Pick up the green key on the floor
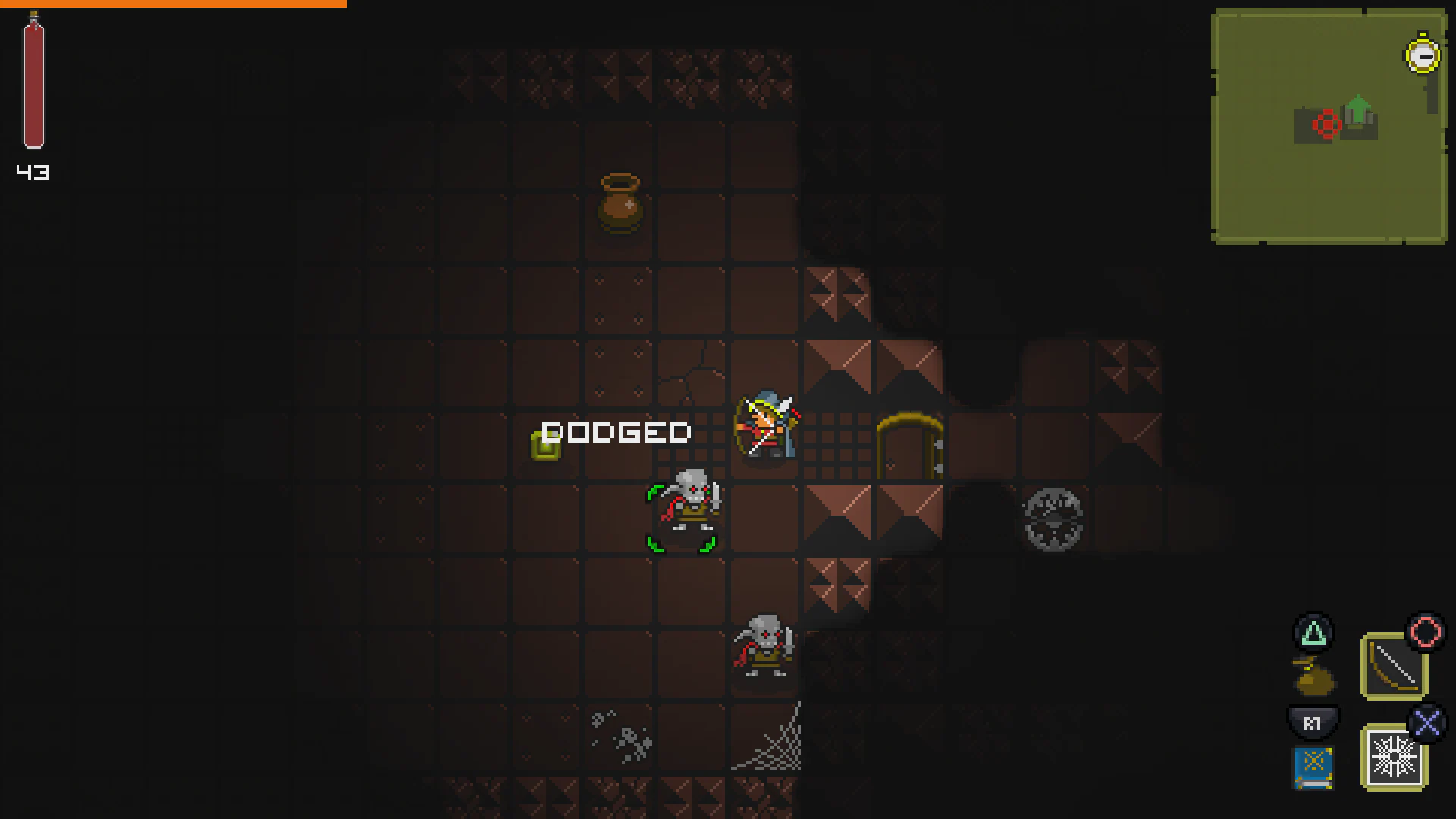Image resolution: width=1456 pixels, height=819 pixels. click(x=545, y=444)
